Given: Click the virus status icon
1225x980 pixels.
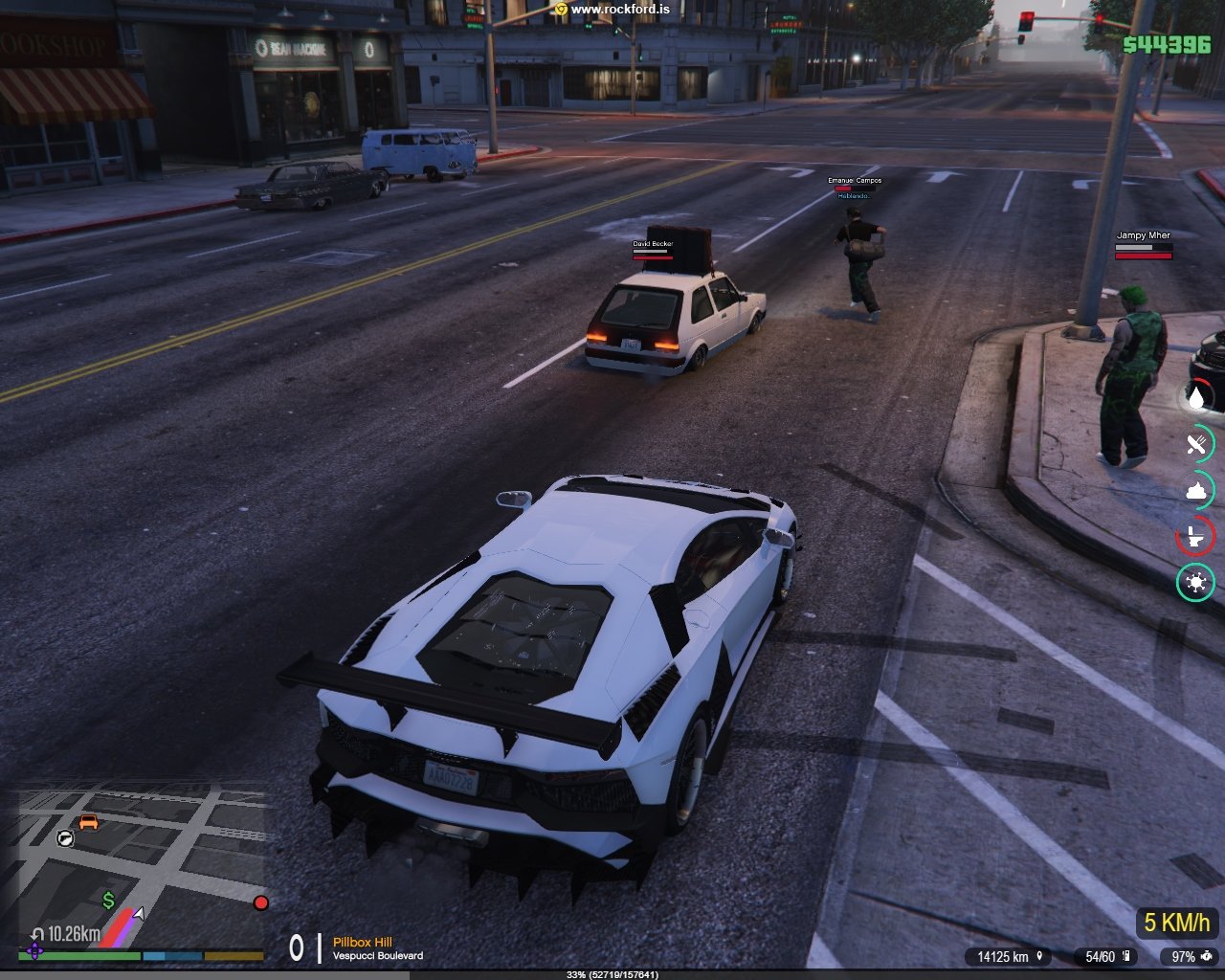Looking at the screenshot, I should click(1195, 582).
